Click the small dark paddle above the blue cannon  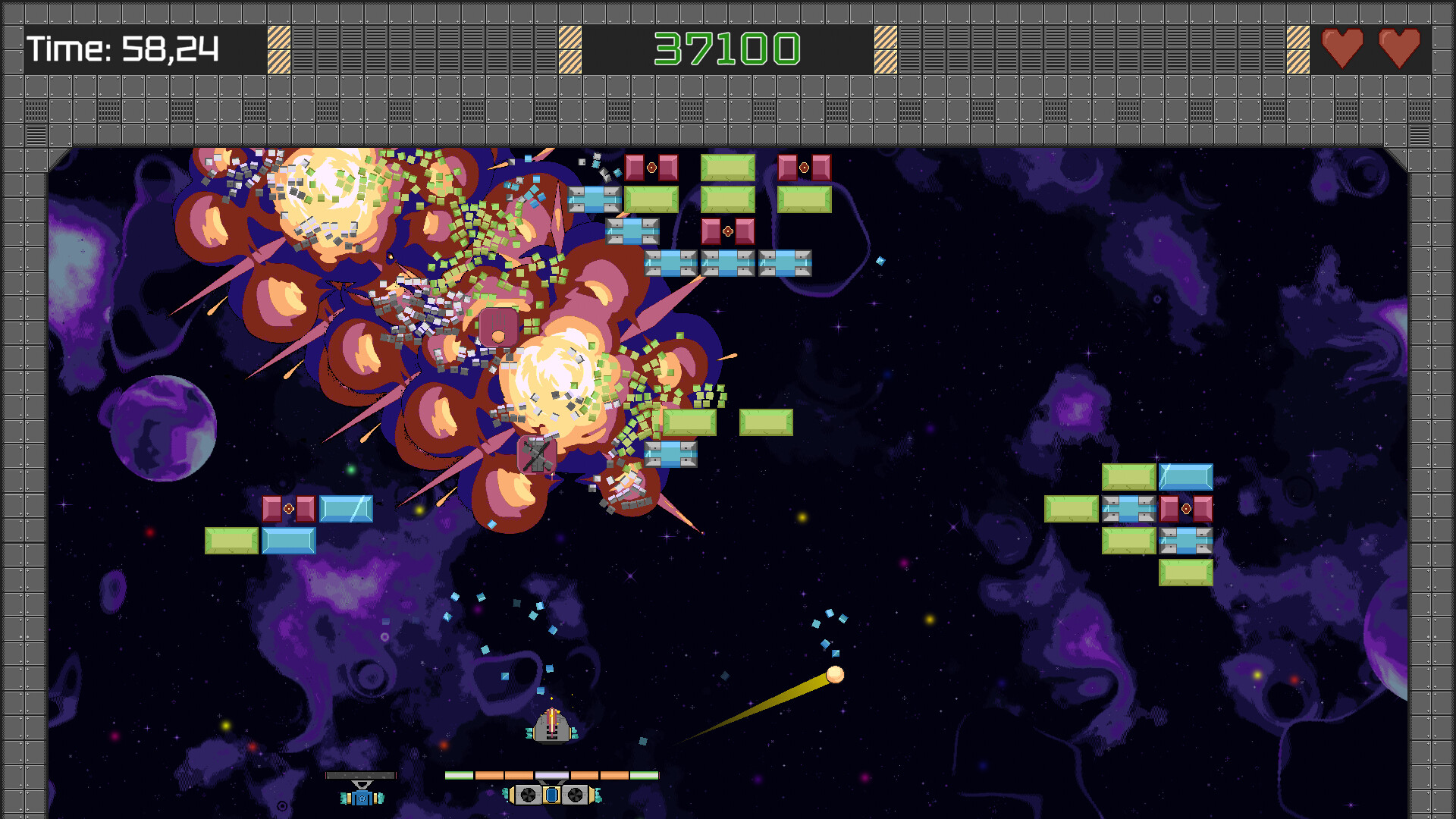tap(360, 774)
